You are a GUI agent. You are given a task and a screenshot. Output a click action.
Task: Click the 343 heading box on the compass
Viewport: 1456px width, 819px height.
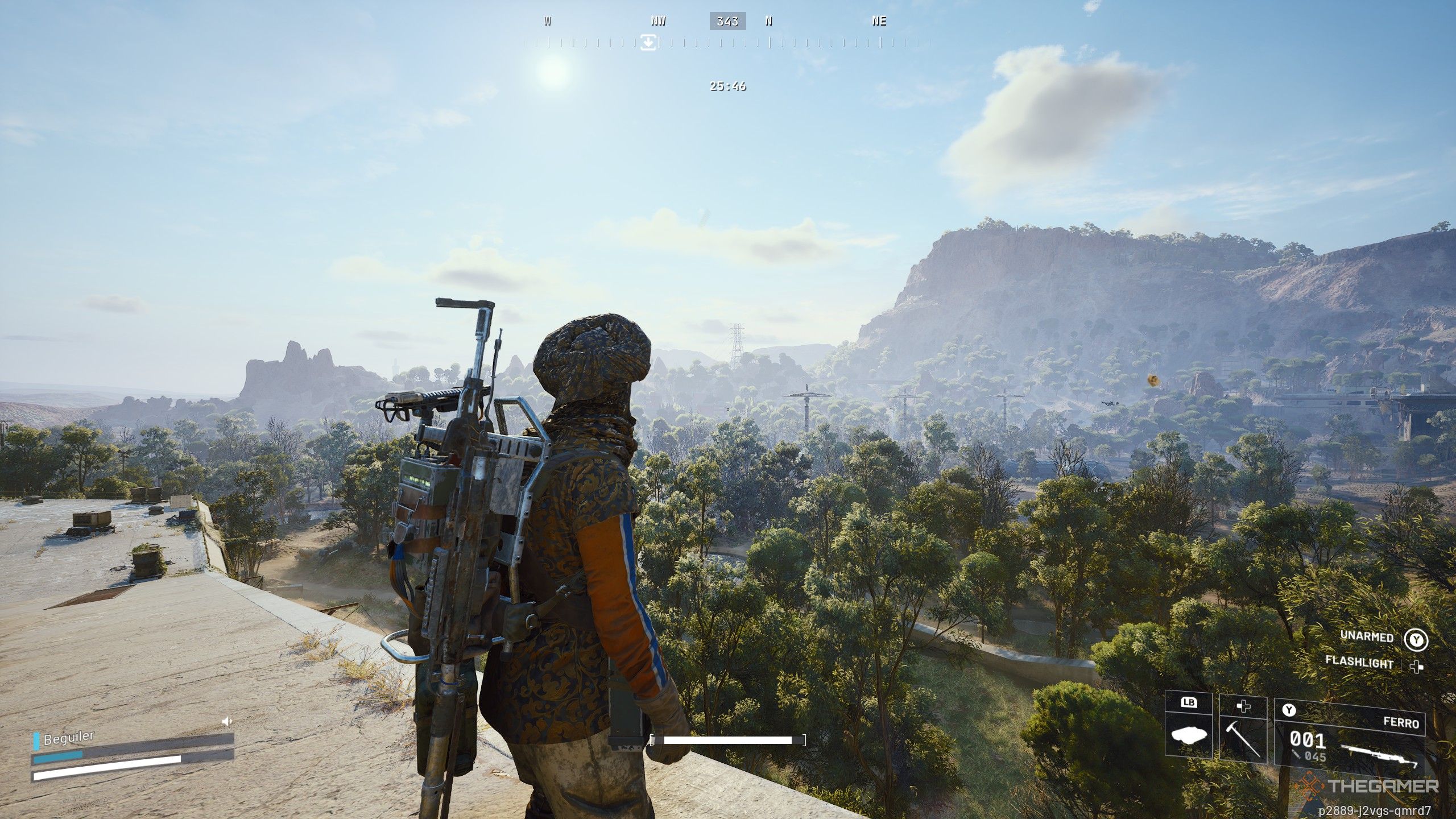coord(727,22)
